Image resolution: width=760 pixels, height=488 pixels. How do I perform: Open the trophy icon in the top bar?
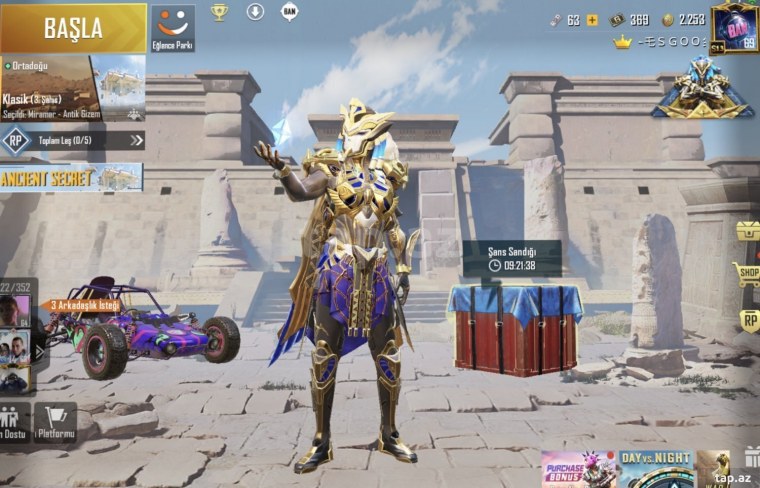[x=219, y=12]
